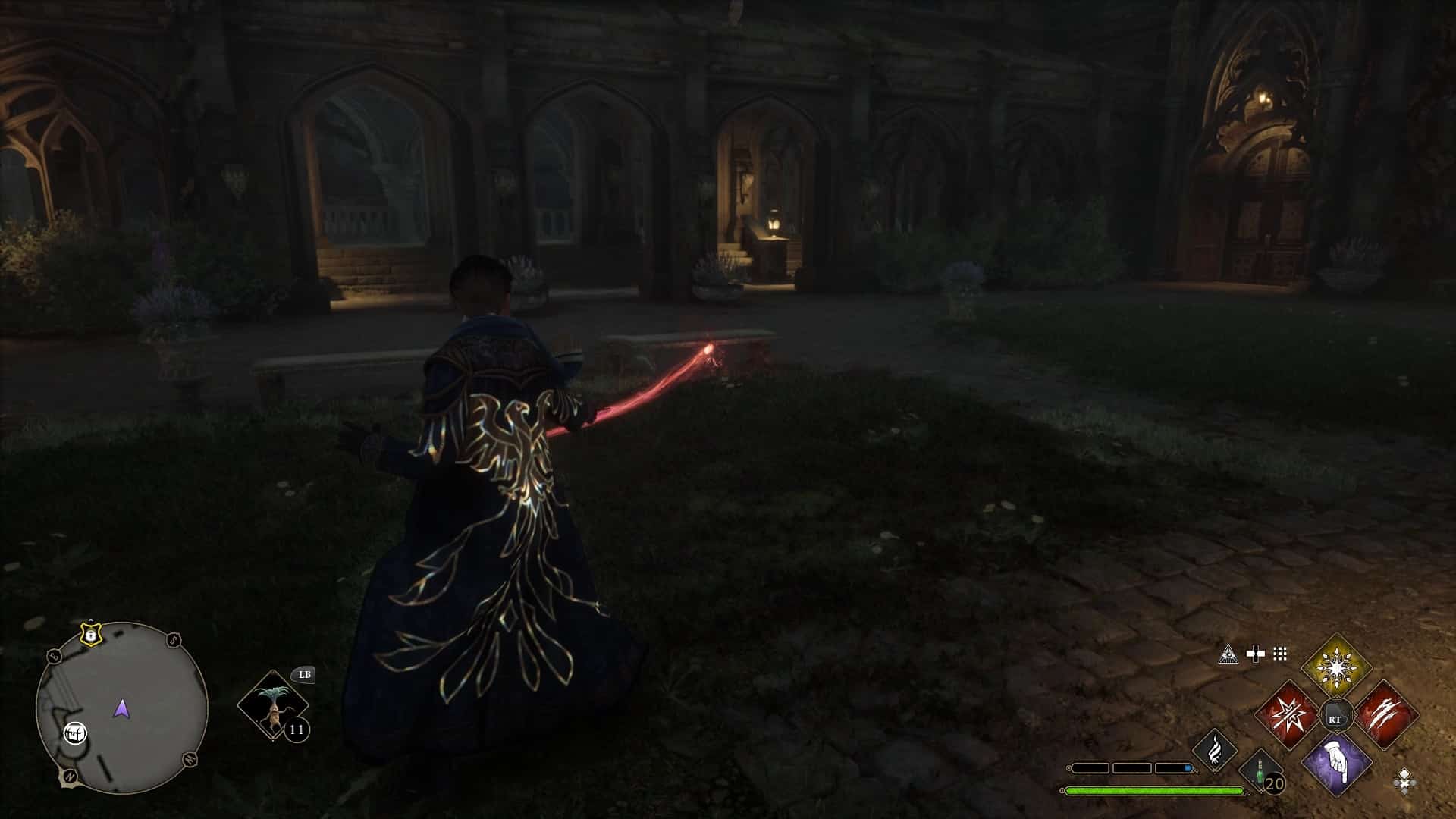This screenshot has width=1456, height=819.
Task: Select the N marker on the minimap edge
Action: (69, 776)
